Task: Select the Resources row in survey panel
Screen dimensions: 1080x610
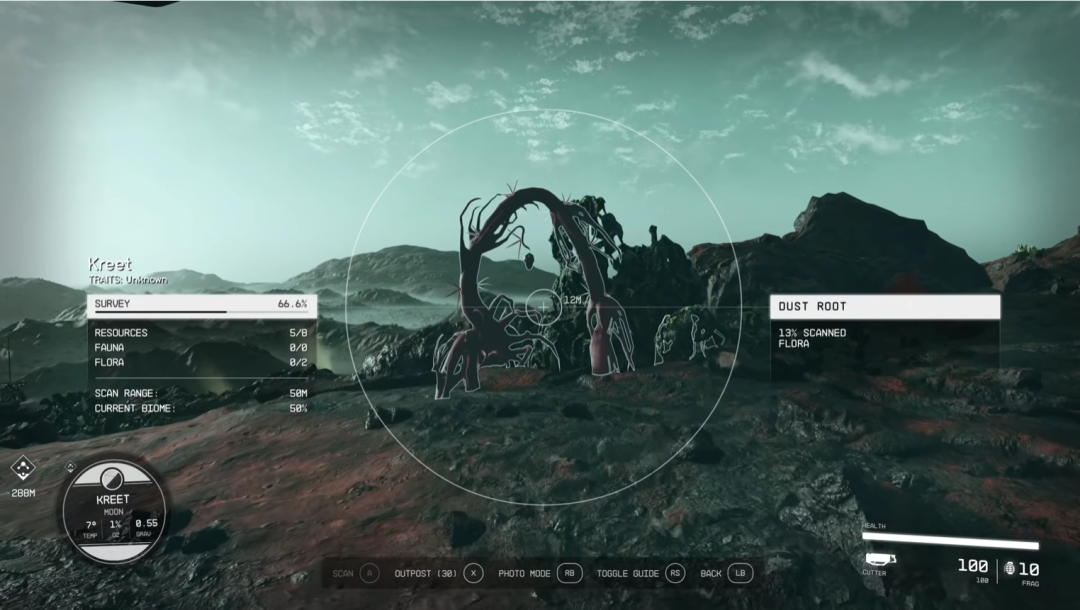Action: pos(200,333)
